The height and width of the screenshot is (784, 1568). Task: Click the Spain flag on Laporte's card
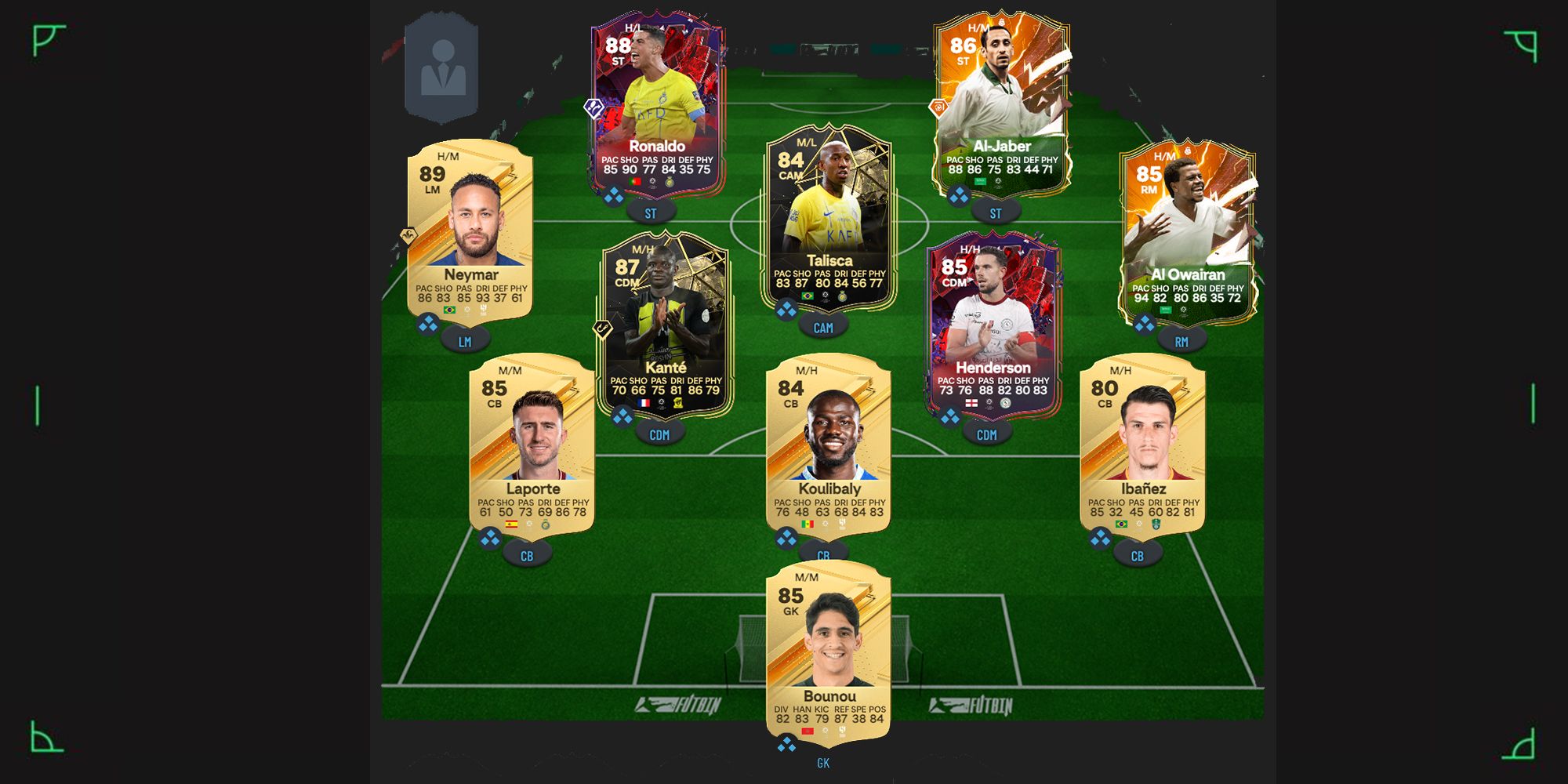click(x=512, y=525)
